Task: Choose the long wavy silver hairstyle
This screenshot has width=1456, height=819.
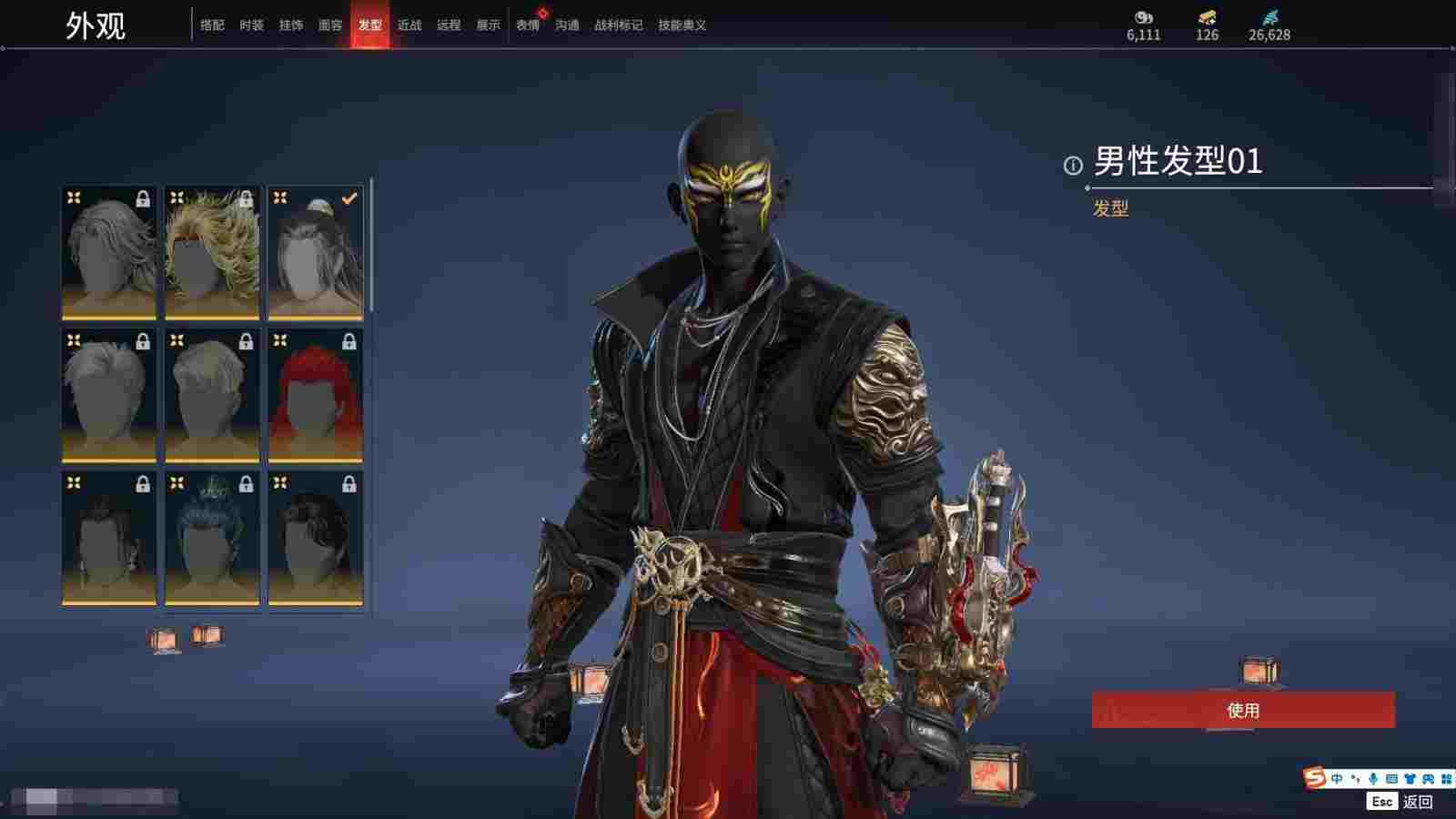Action: (109, 253)
